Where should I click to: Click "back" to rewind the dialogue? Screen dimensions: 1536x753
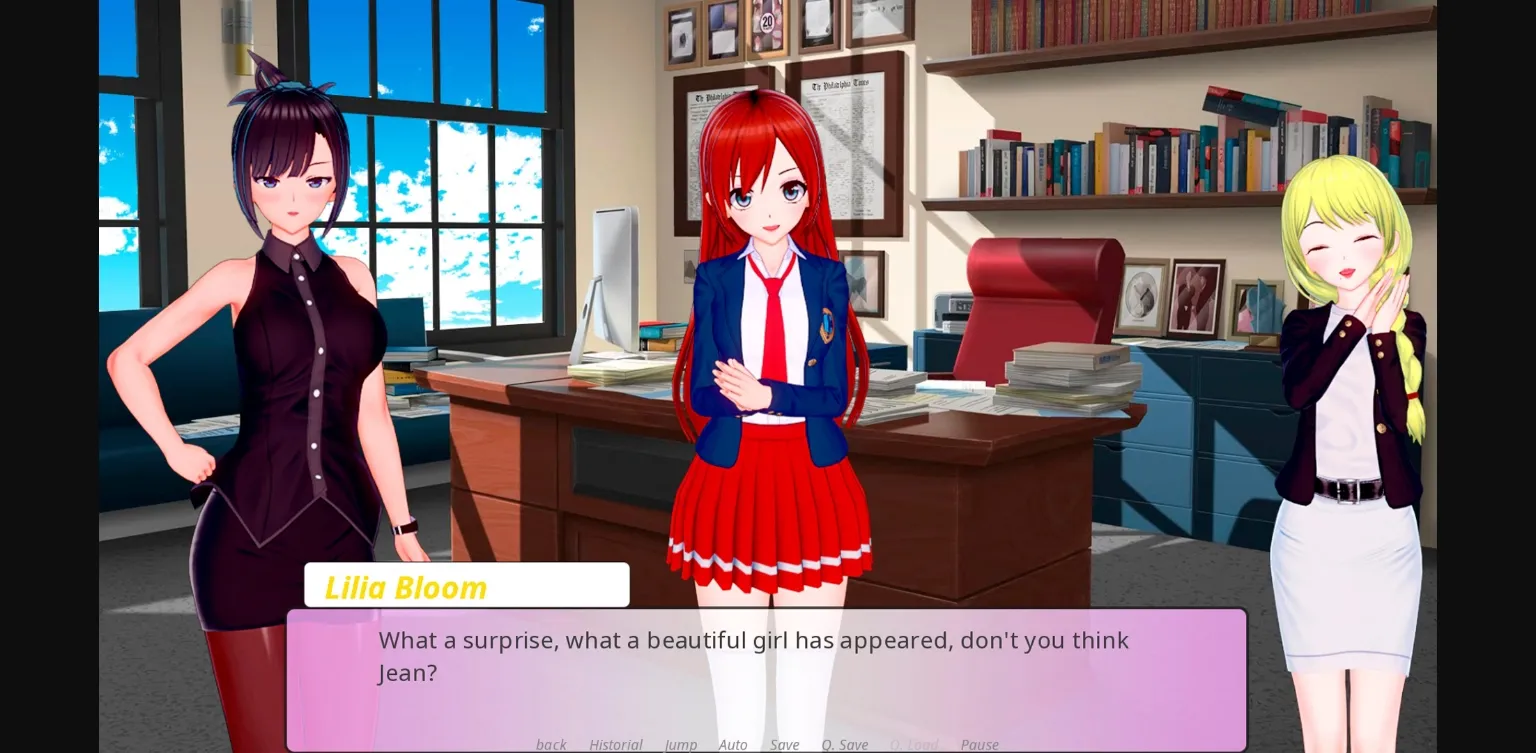[551, 744]
